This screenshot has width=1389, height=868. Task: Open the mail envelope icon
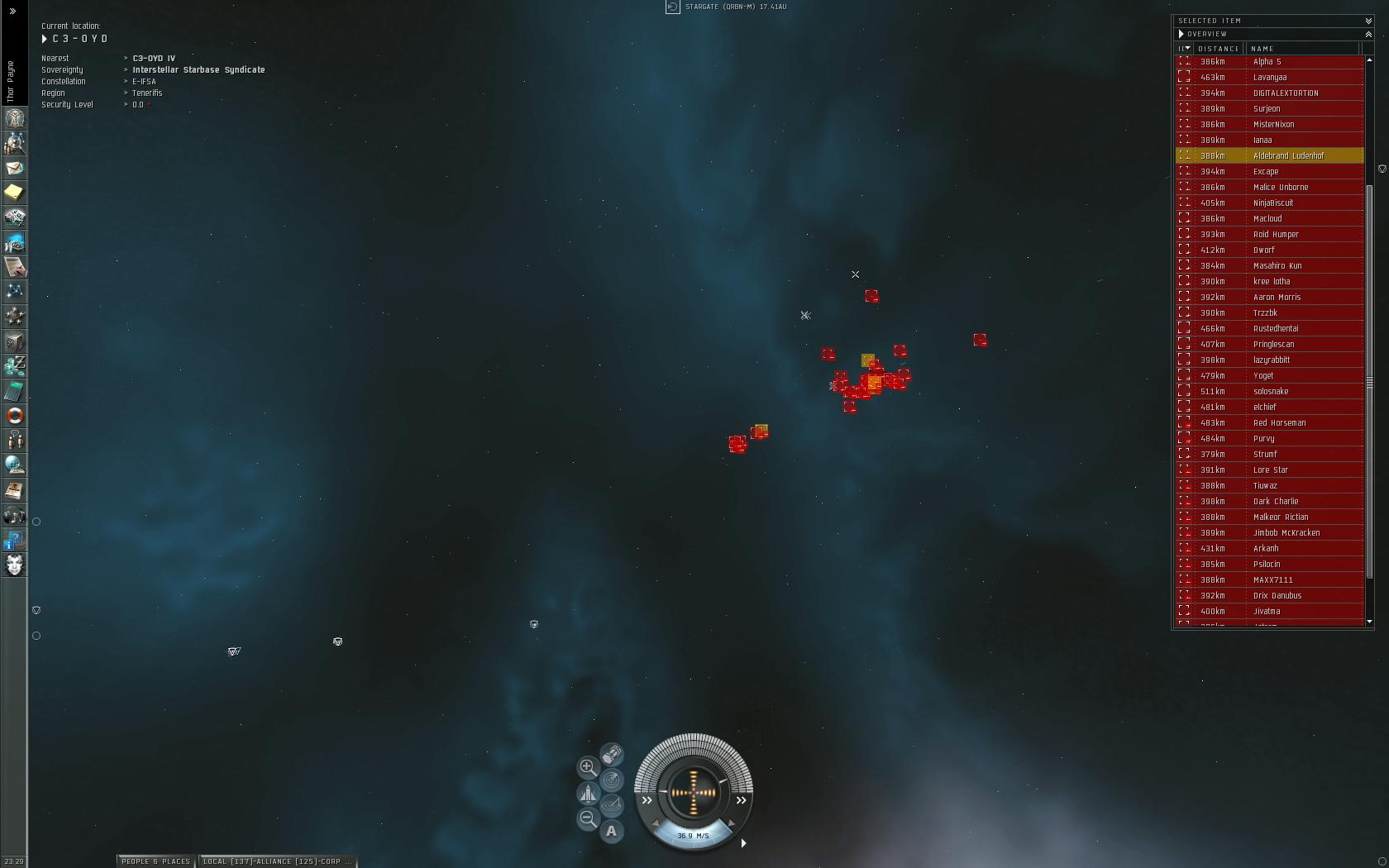click(x=14, y=168)
